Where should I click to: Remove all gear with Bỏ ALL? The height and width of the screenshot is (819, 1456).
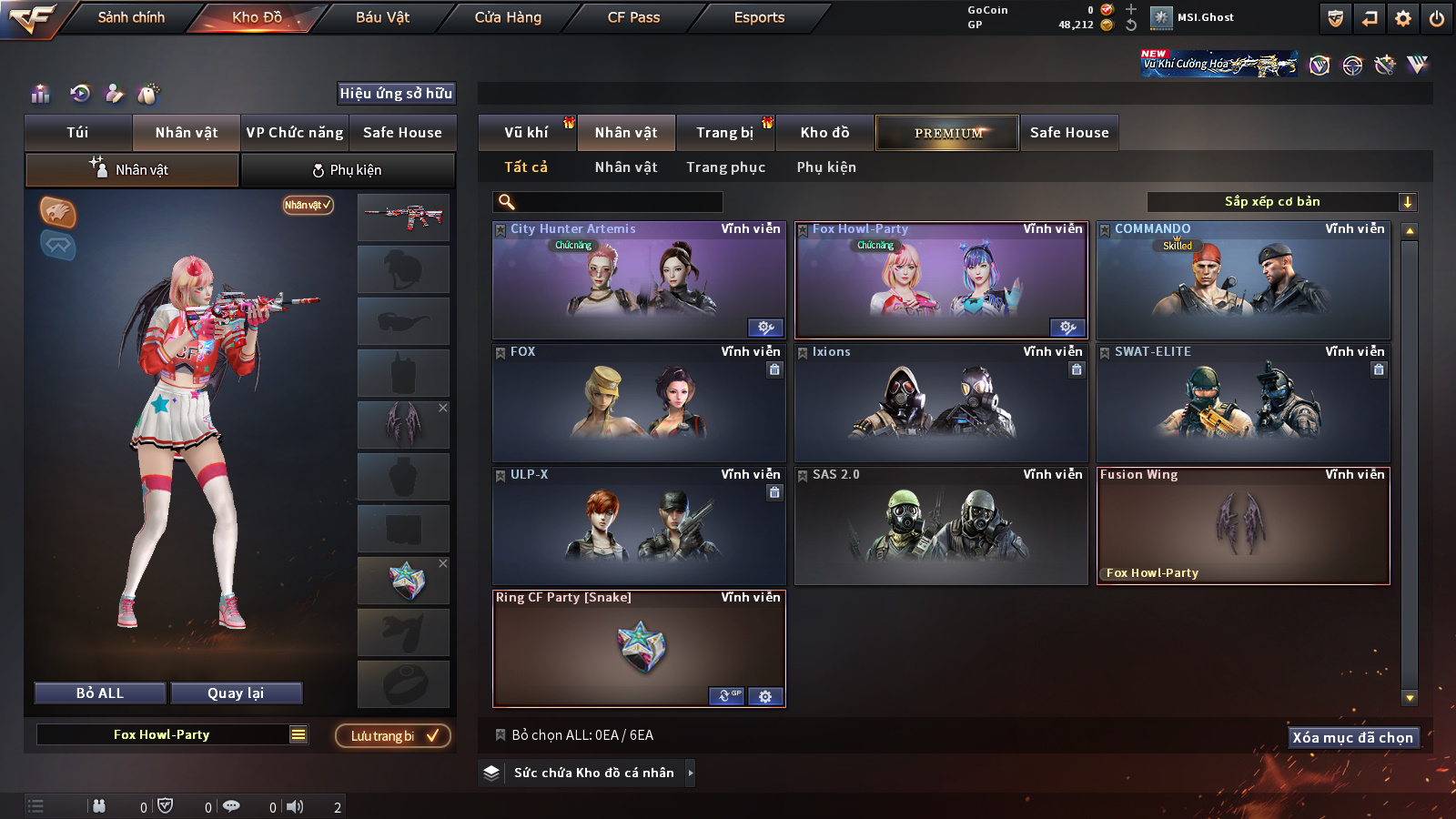click(x=100, y=693)
